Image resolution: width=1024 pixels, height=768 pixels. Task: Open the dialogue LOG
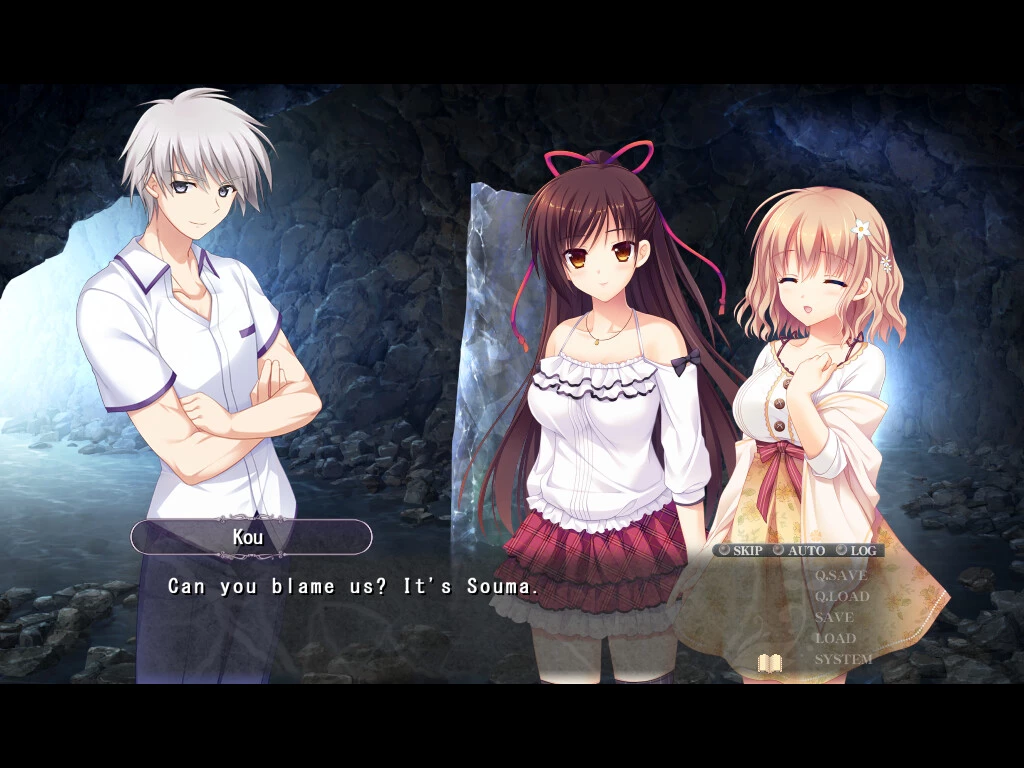pyautogui.click(x=856, y=550)
